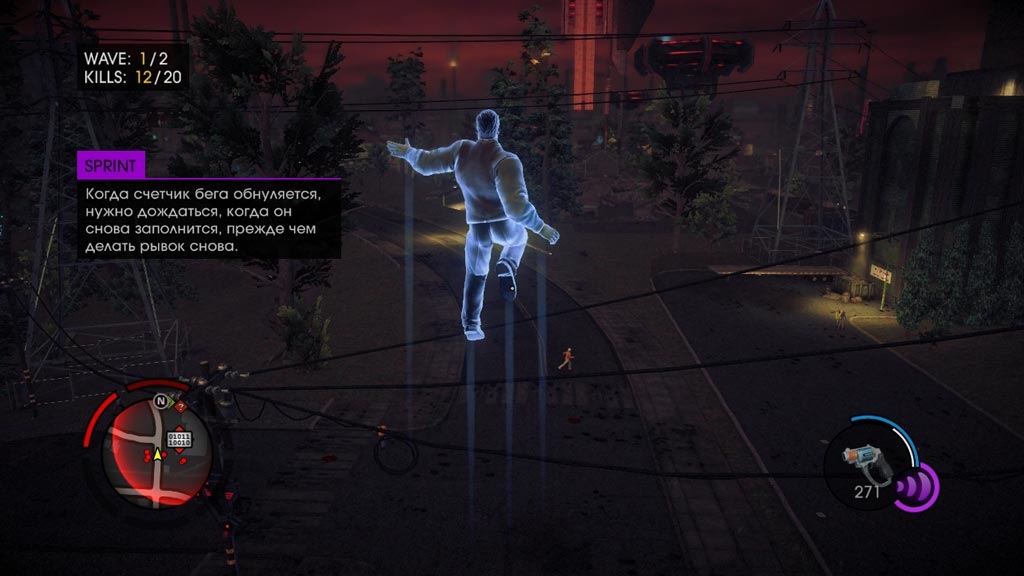1024x576 pixels.
Task: Click the north compass marker on the minimap
Action: pos(158,402)
